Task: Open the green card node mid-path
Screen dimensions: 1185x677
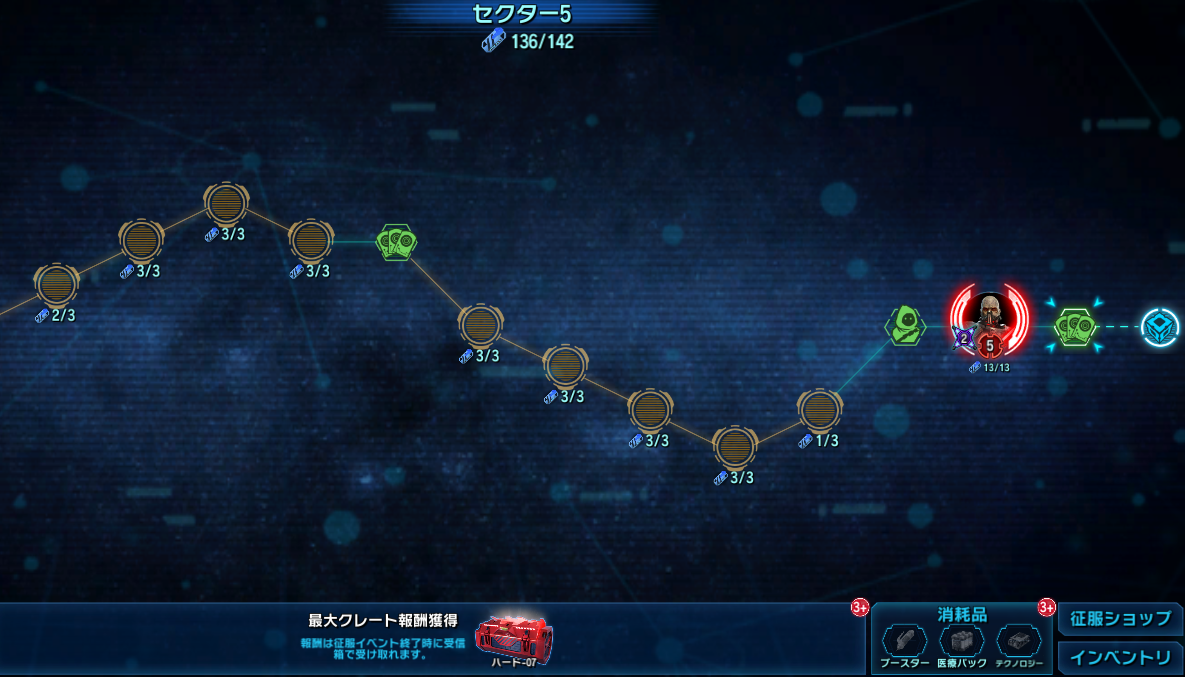Action: (396, 241)
